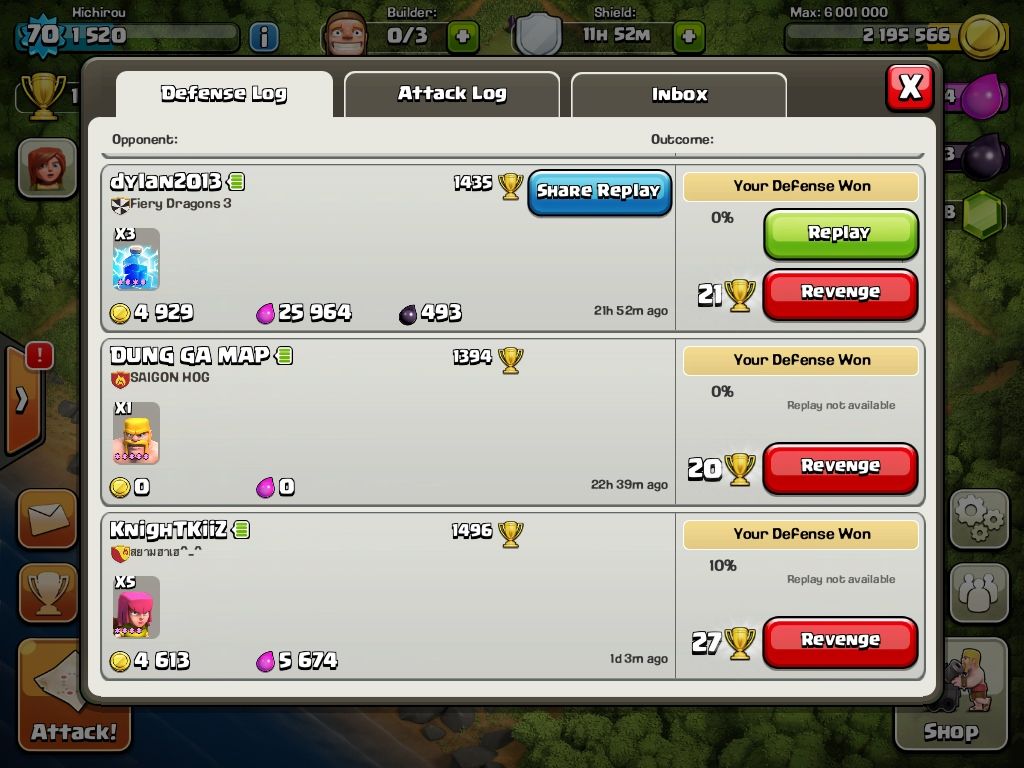
Task: Select the KnightKiiZ opponent name
Action: [x=168, y=529]
